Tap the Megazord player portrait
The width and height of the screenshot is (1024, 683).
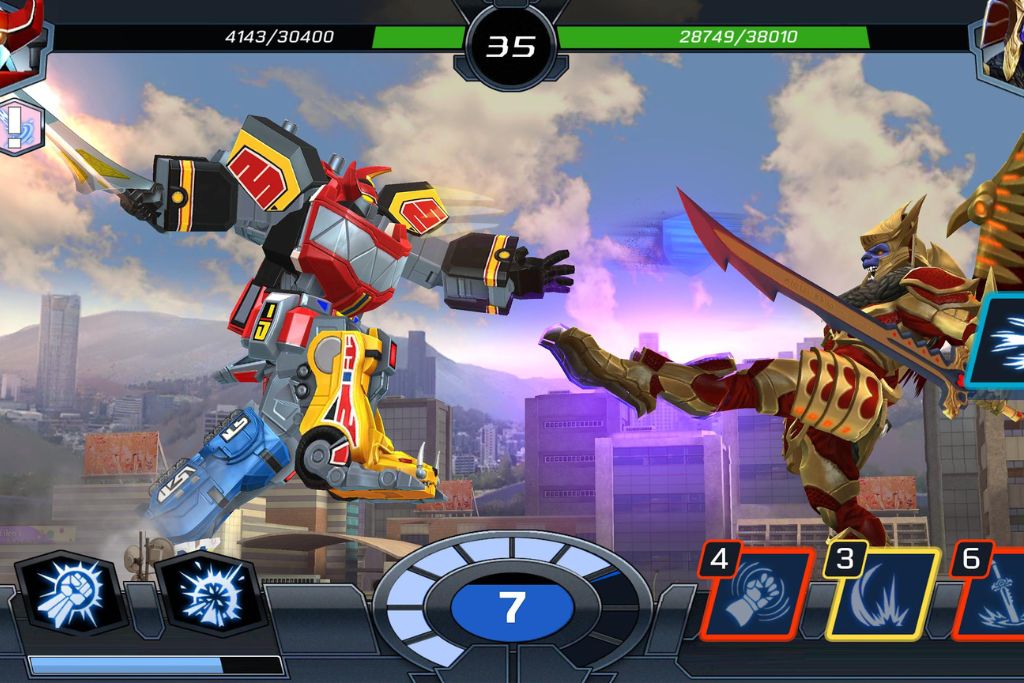click(20, 35)
